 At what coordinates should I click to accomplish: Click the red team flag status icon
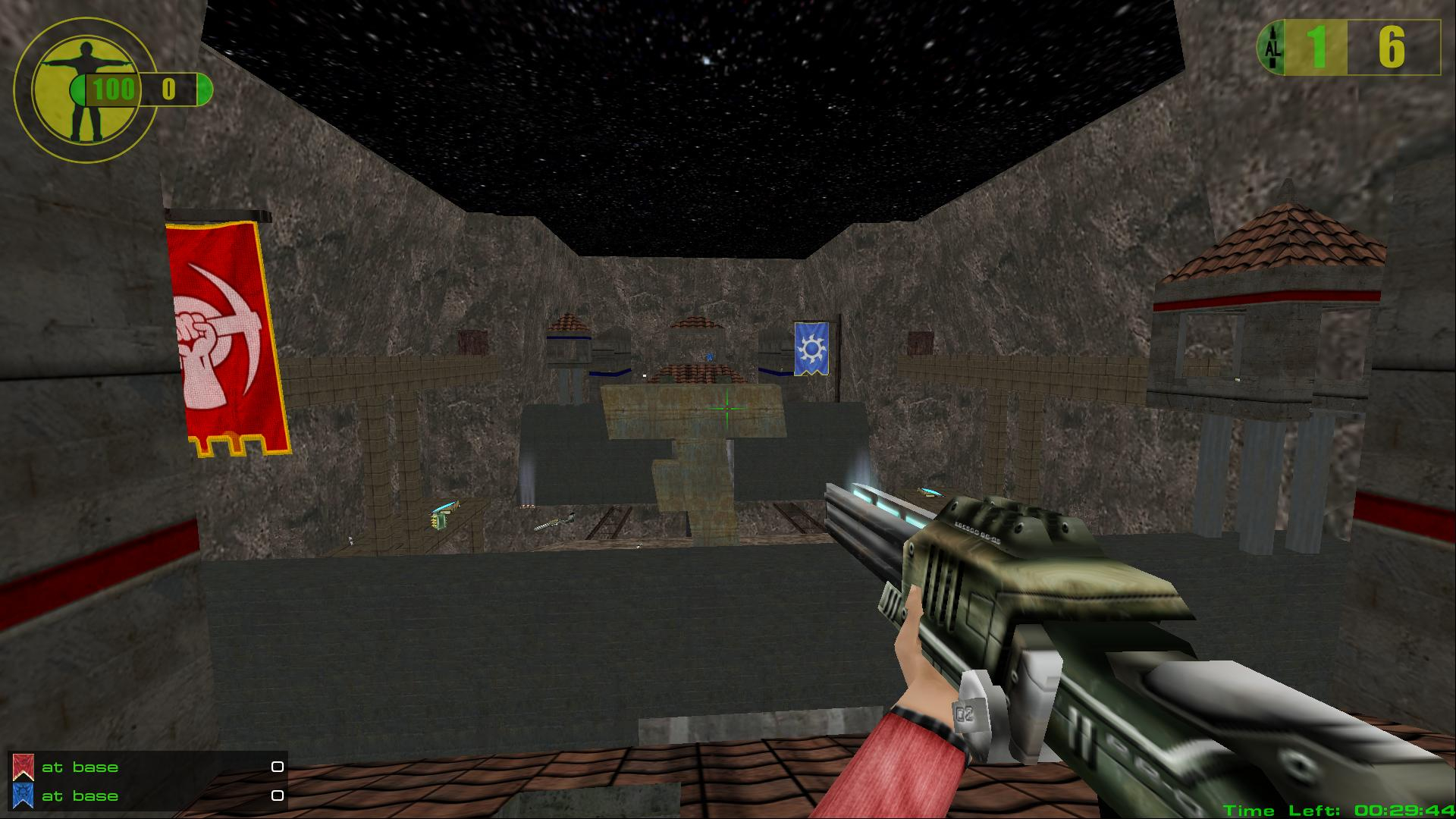[x=24, y=767]
